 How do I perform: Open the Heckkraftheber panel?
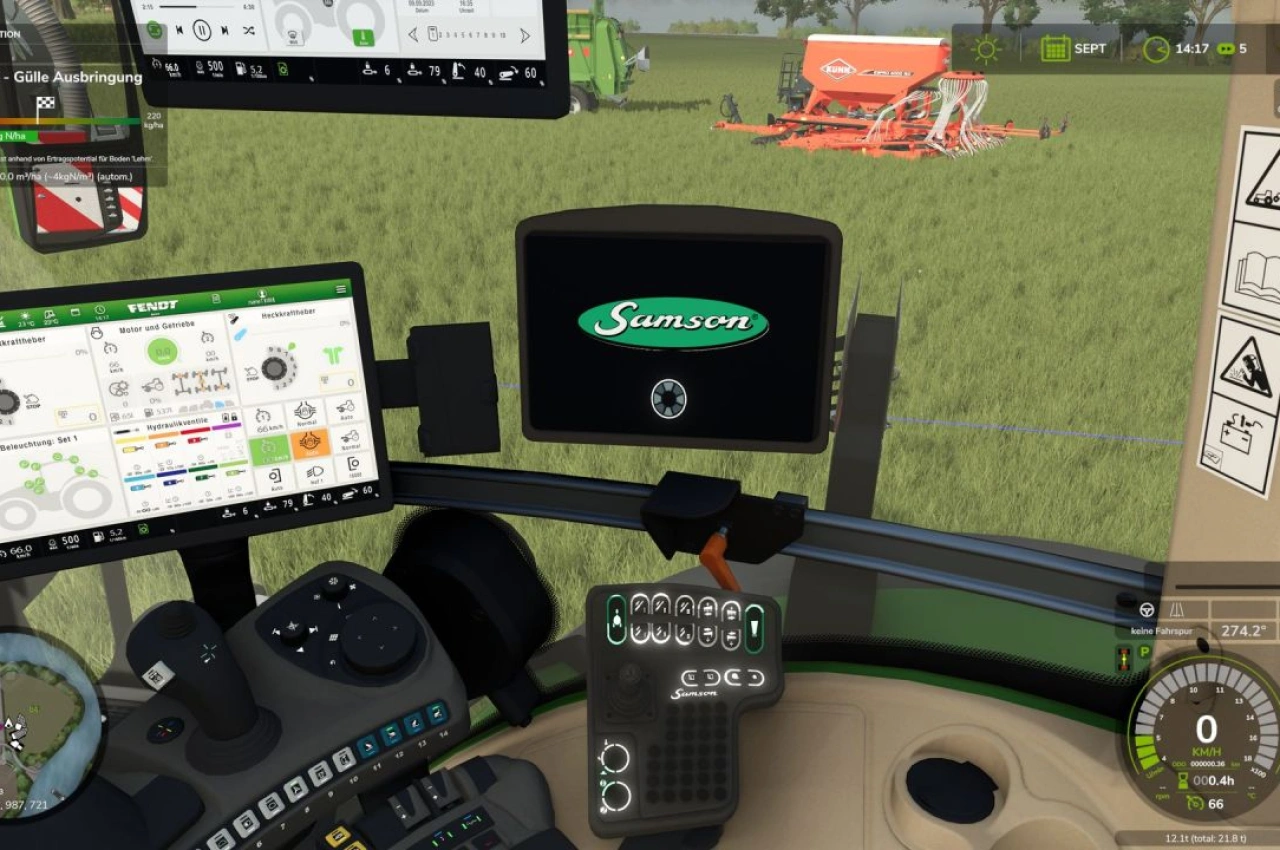tap(287, 312)
